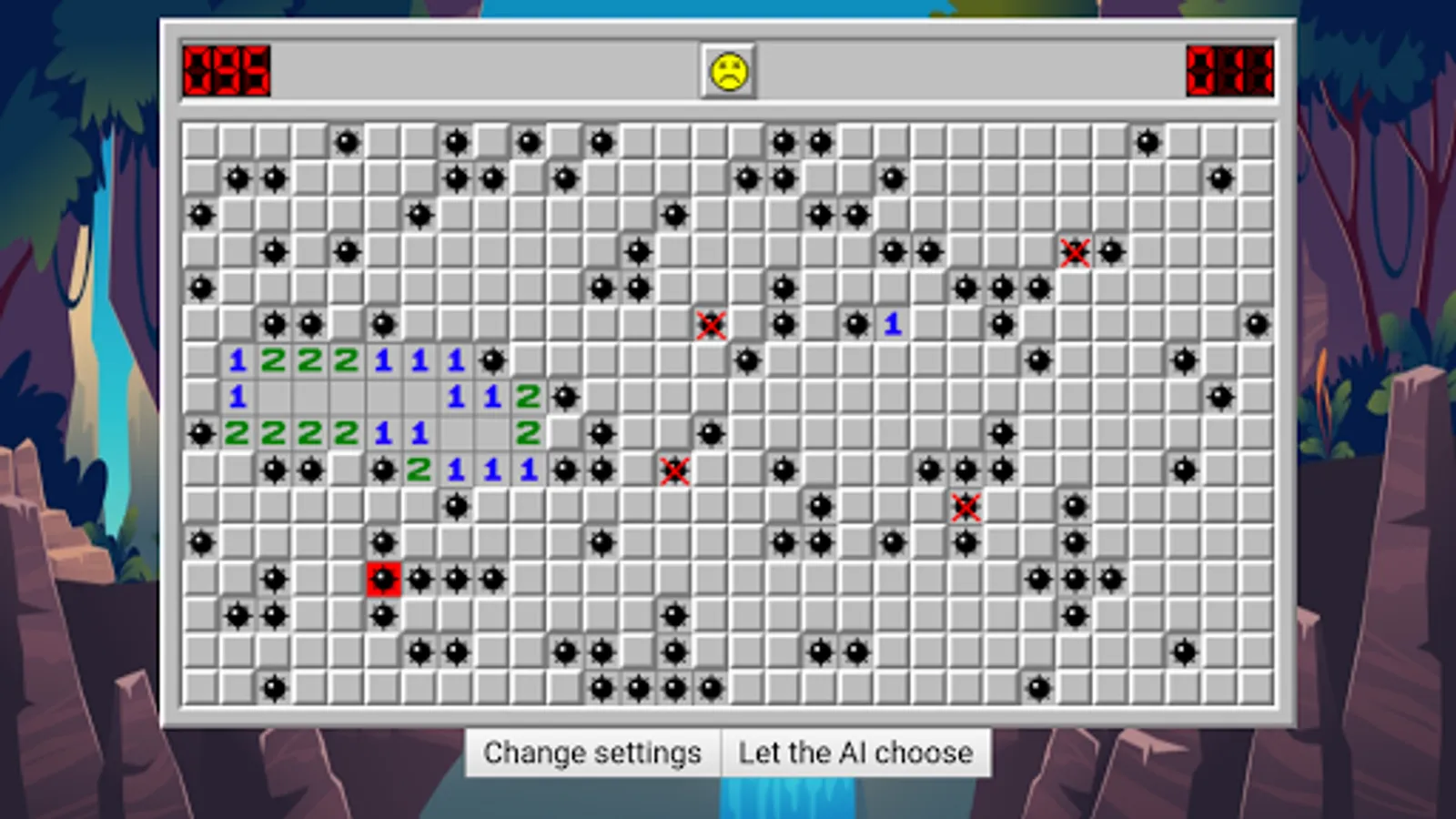Viewport: 1456px width, 819px height.
Task: Click the X-marked misflagged cell near top right
Action: point(1076,252)
